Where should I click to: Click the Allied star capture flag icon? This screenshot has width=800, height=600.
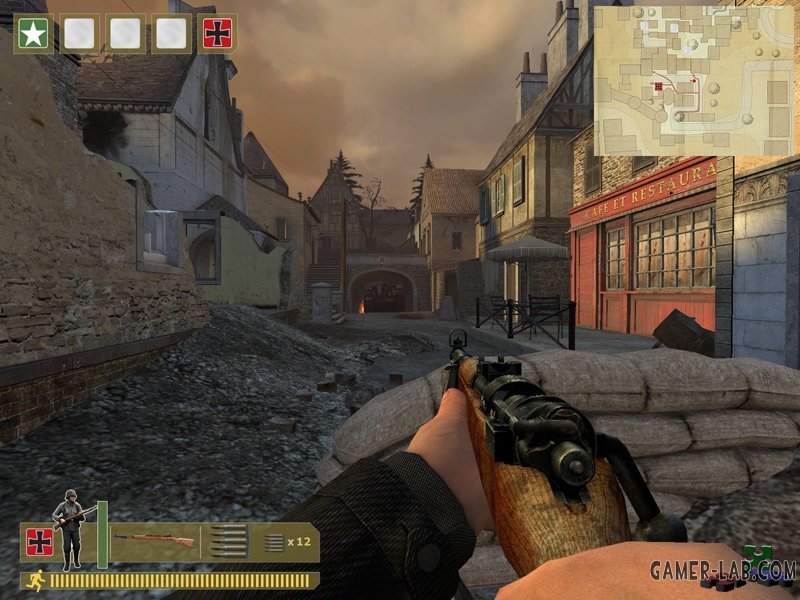33,33
